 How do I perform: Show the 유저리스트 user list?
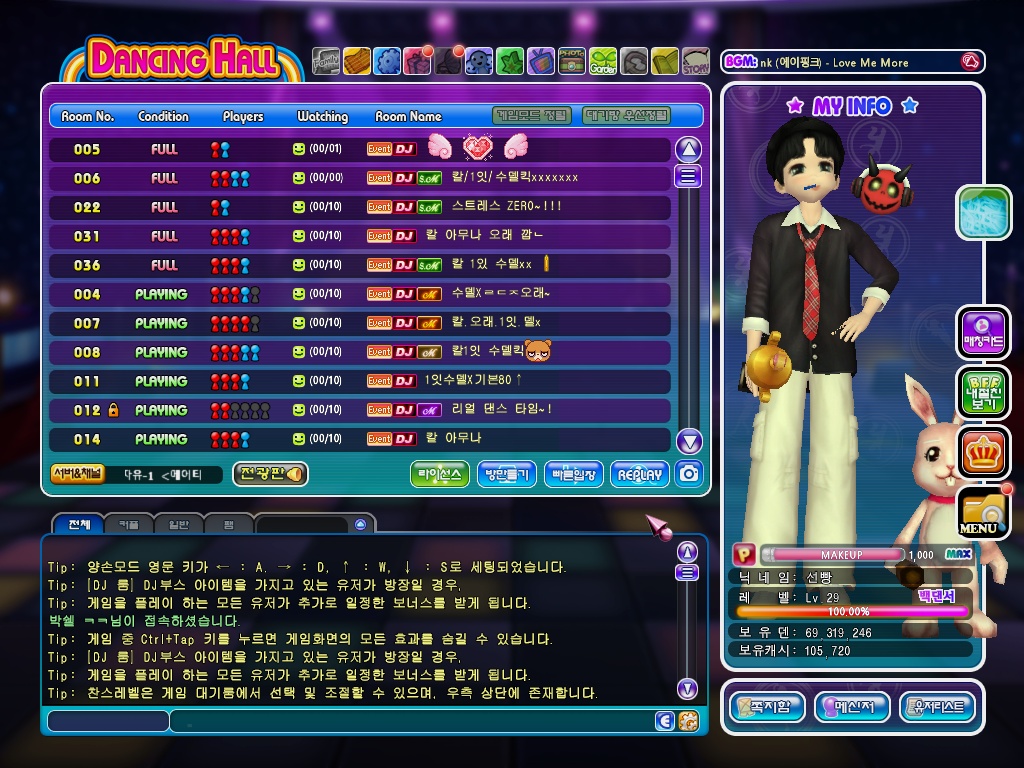coord(937,708)
